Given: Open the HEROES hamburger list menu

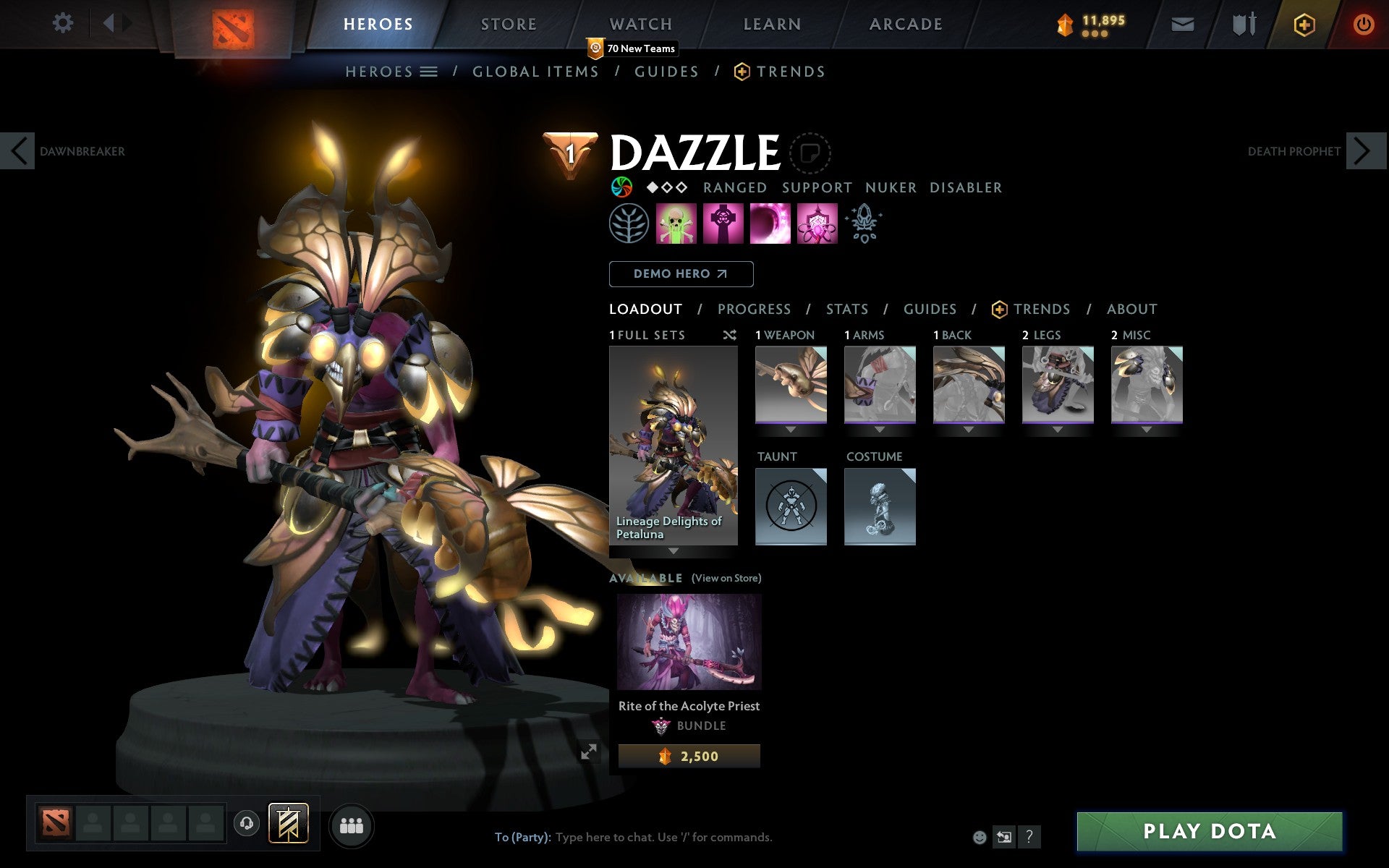Looking at the screenshot, I should [428, 71].
